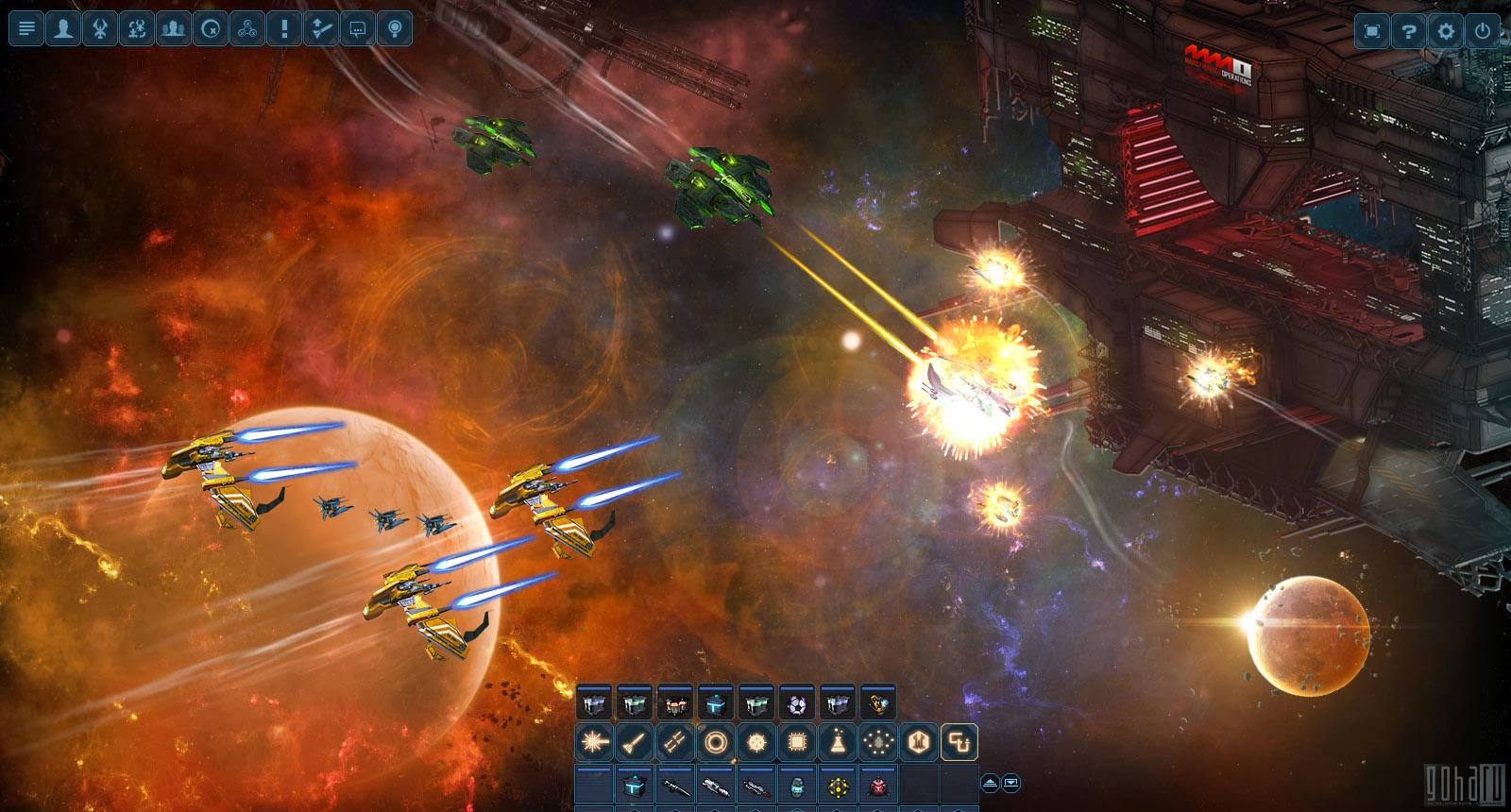Click the mine deployment gear icon
1511x812 pixels.
click(755, 743)
